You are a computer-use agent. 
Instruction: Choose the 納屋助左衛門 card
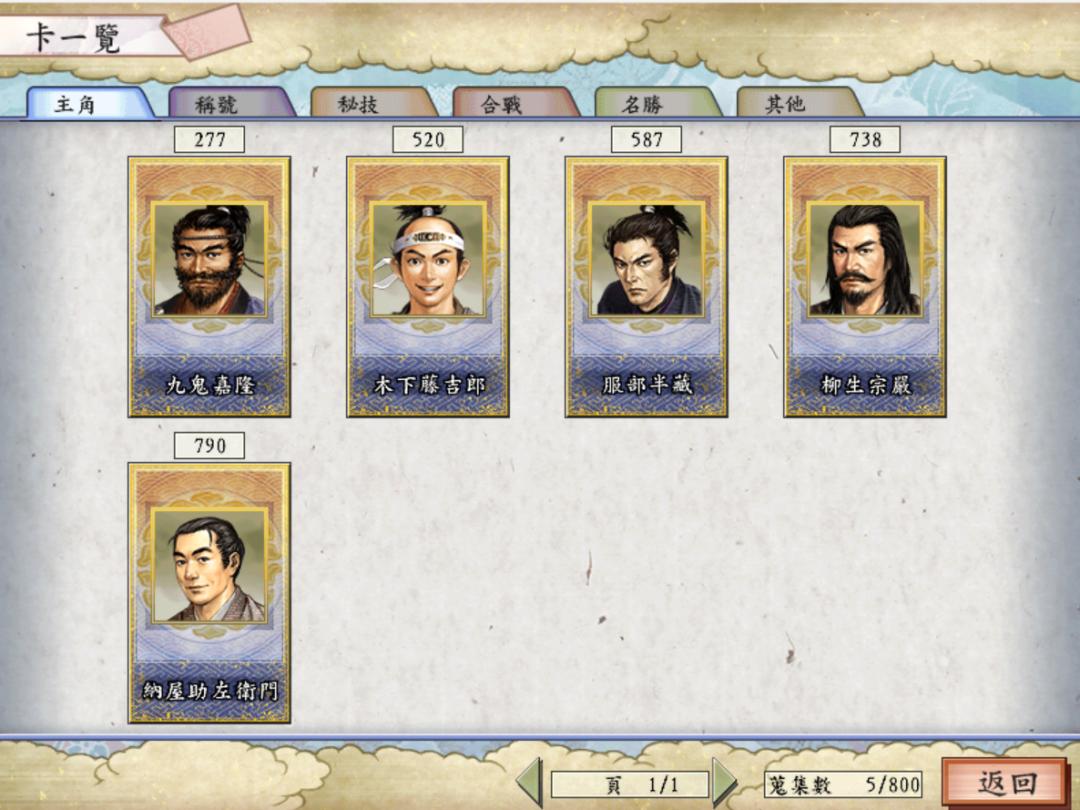click(209, 592)
